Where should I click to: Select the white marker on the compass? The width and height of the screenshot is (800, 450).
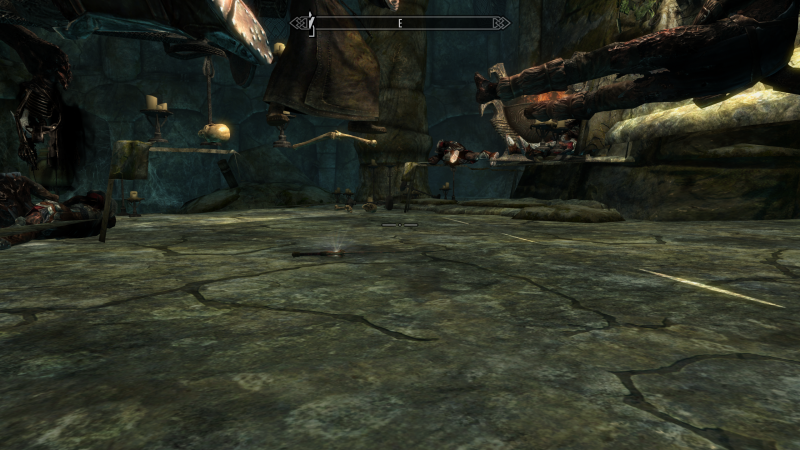click(x=312, y=22)
